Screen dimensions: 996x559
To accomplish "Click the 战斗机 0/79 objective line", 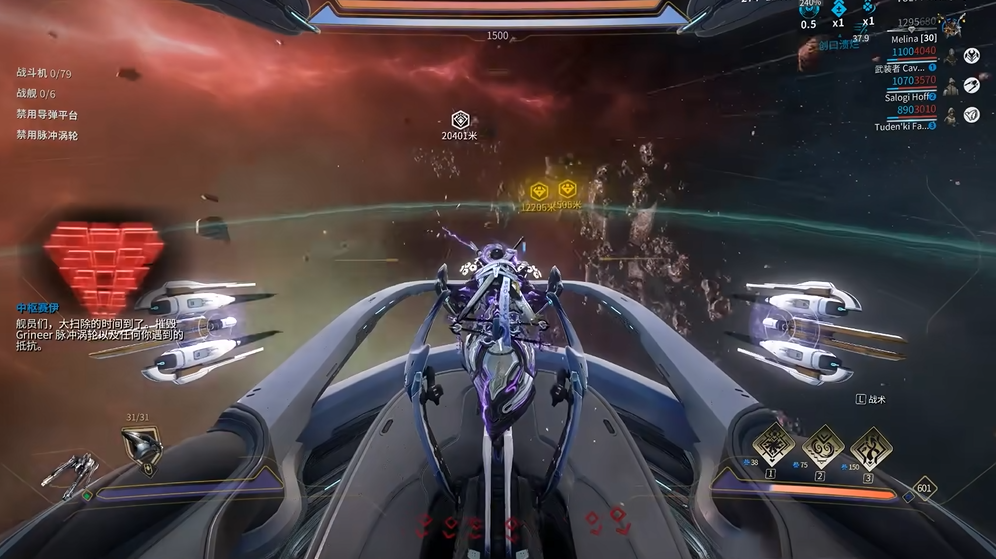I will pyautogui.click(x=44, y=74).
